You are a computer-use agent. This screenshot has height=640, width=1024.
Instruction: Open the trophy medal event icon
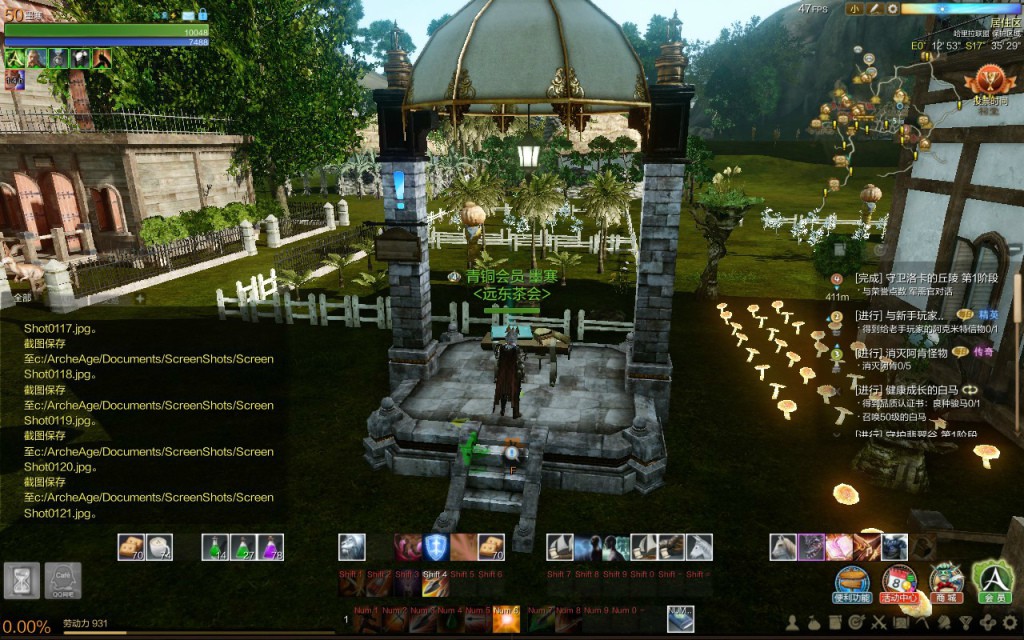[989, 81]
